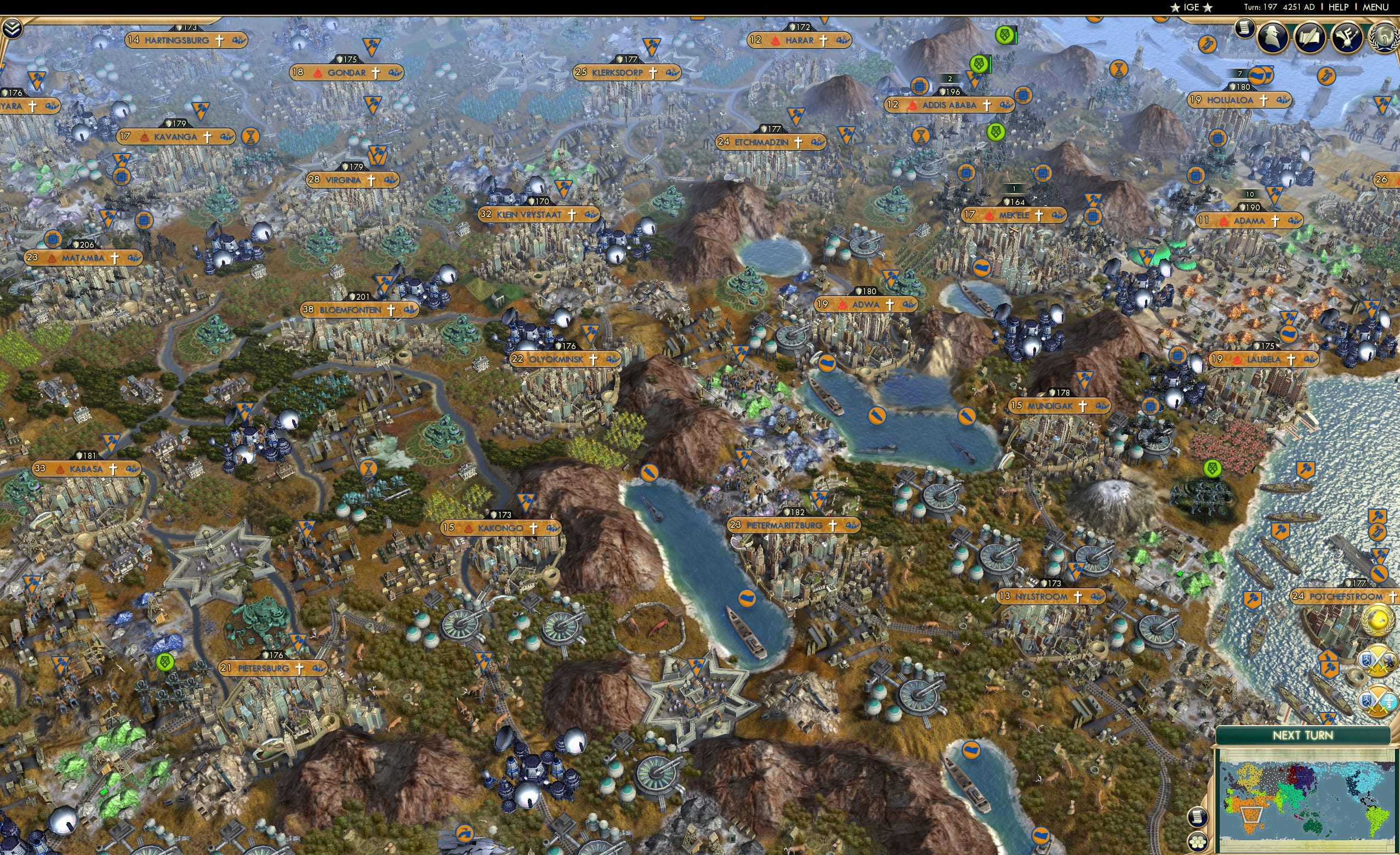The width and height of the screenshot is (1400, 855).
Task: Select the green growth hex icon near Lalibela
Action: (1213, 469)
